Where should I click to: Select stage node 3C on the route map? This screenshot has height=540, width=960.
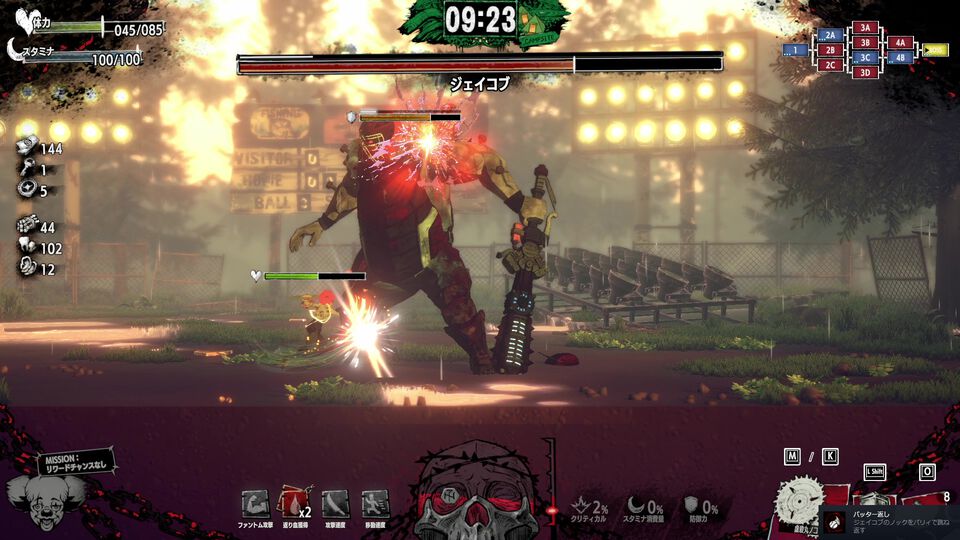(x=865, y=58)
